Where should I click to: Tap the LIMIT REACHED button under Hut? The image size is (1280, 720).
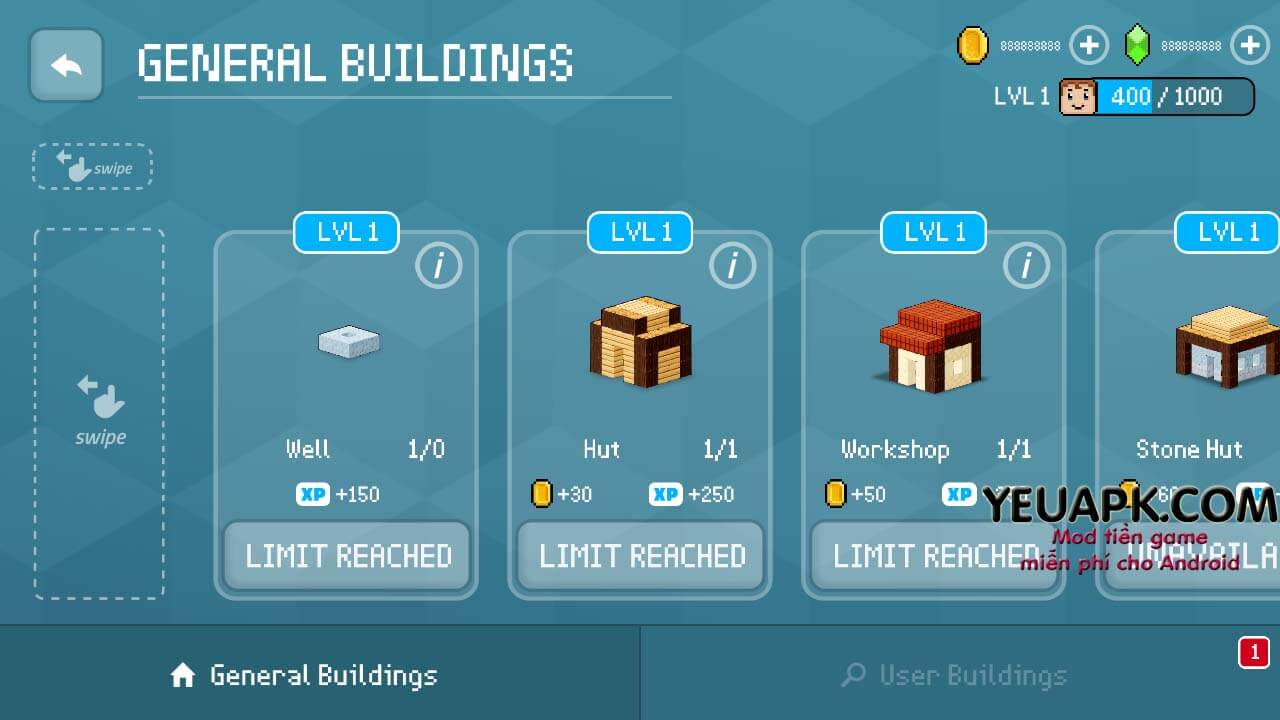[x=640, y=556]
